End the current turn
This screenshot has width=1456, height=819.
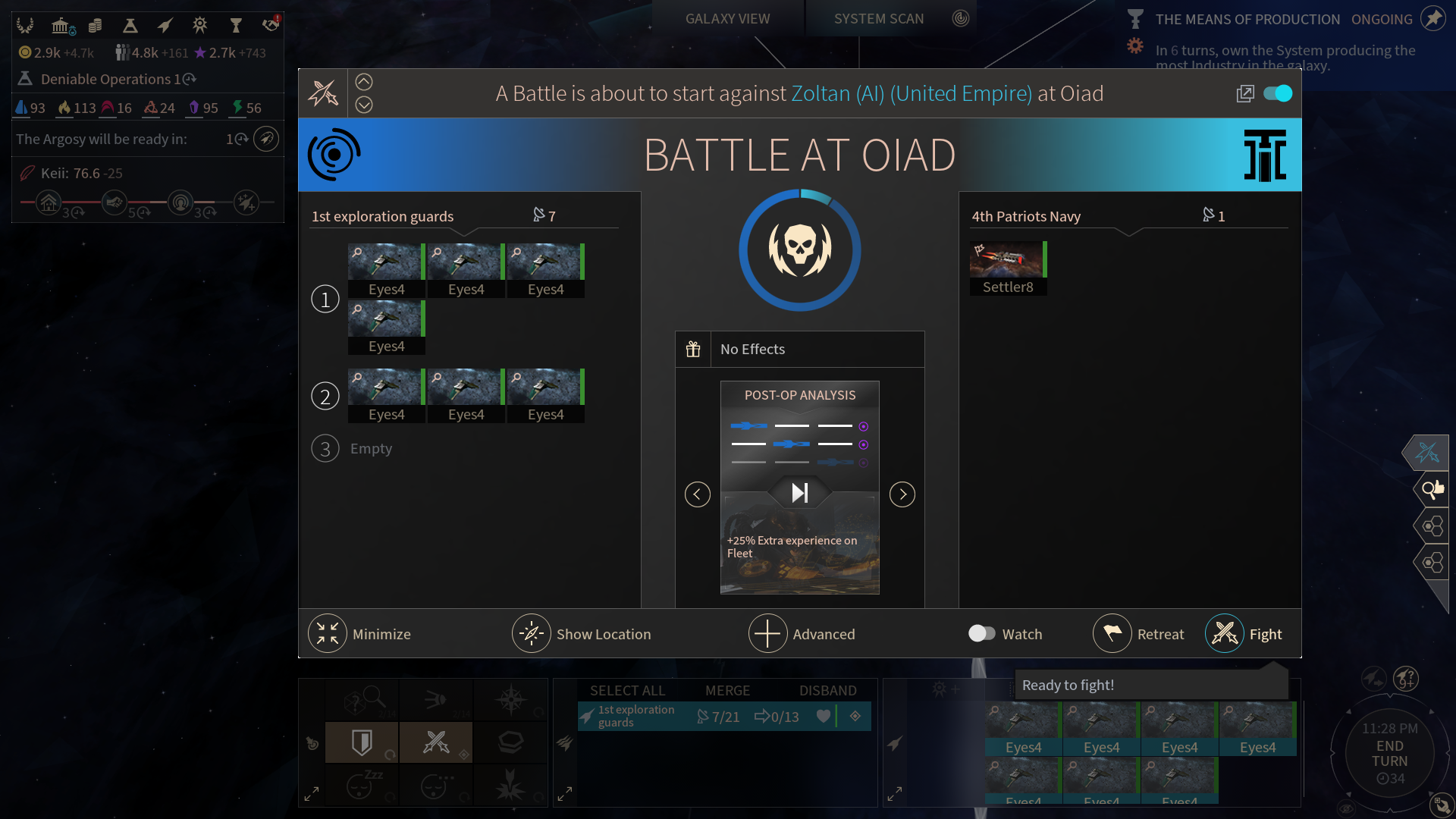click(1389, 754)
